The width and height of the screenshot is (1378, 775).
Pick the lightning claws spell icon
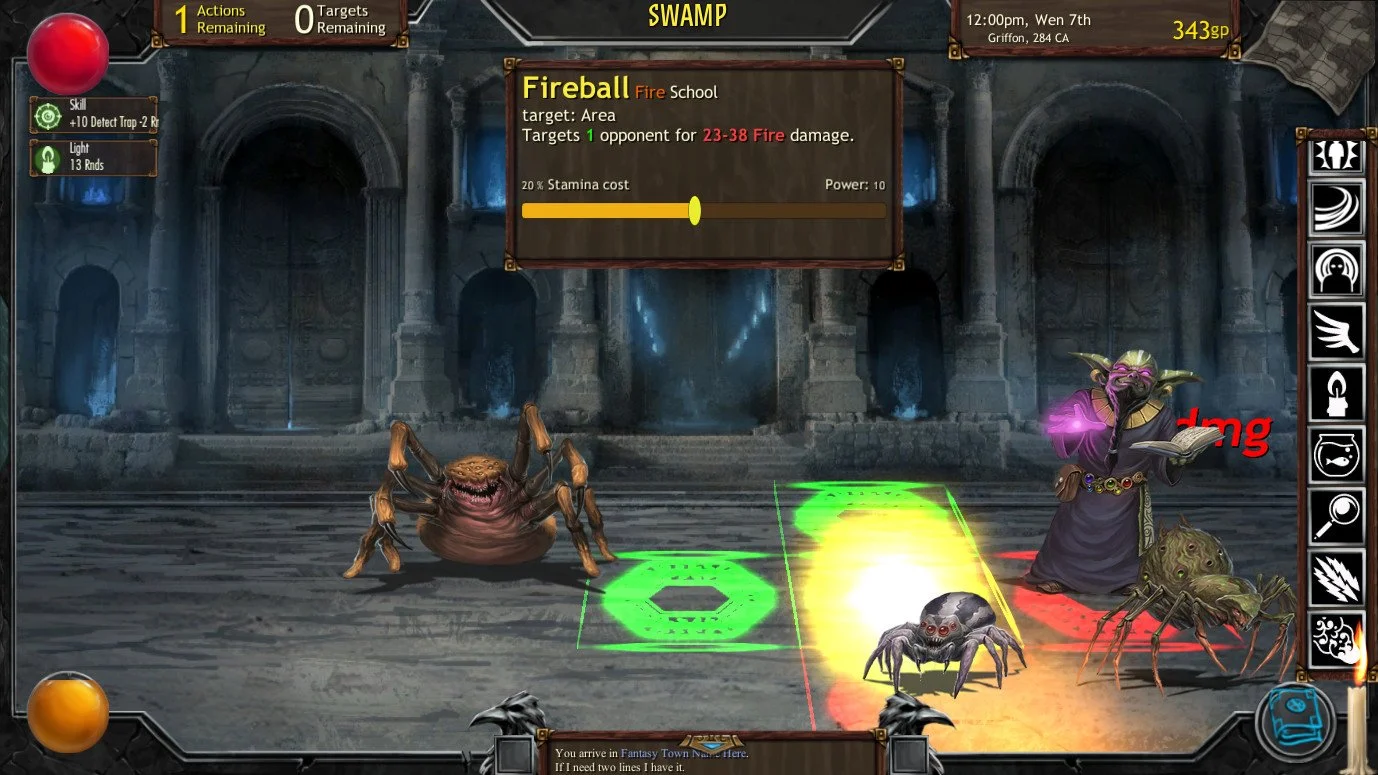point(1337,578)
